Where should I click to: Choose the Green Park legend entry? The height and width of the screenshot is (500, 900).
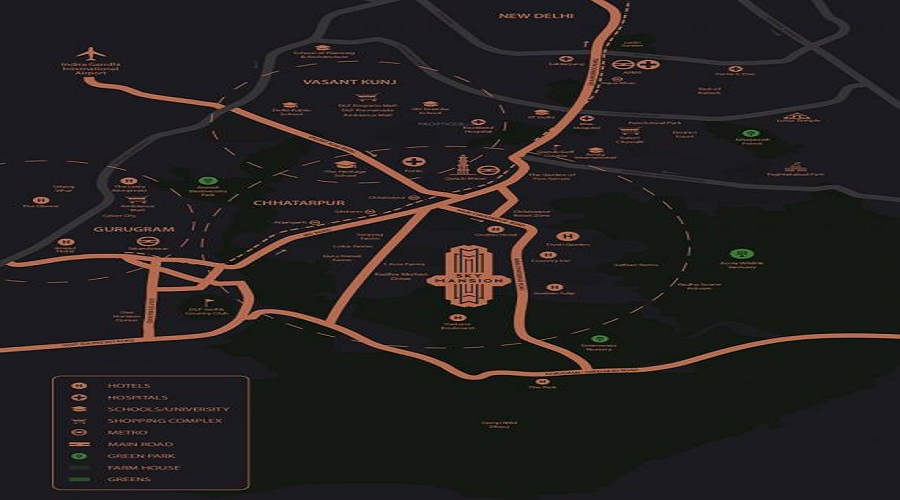click(x=79, y=456)
